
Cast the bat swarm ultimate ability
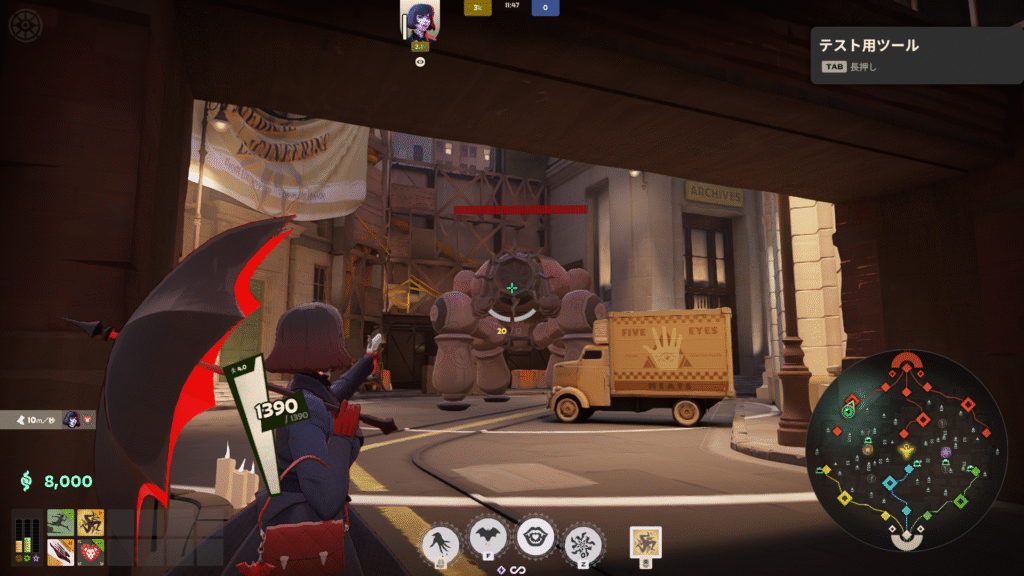click(x=581, y=543)
